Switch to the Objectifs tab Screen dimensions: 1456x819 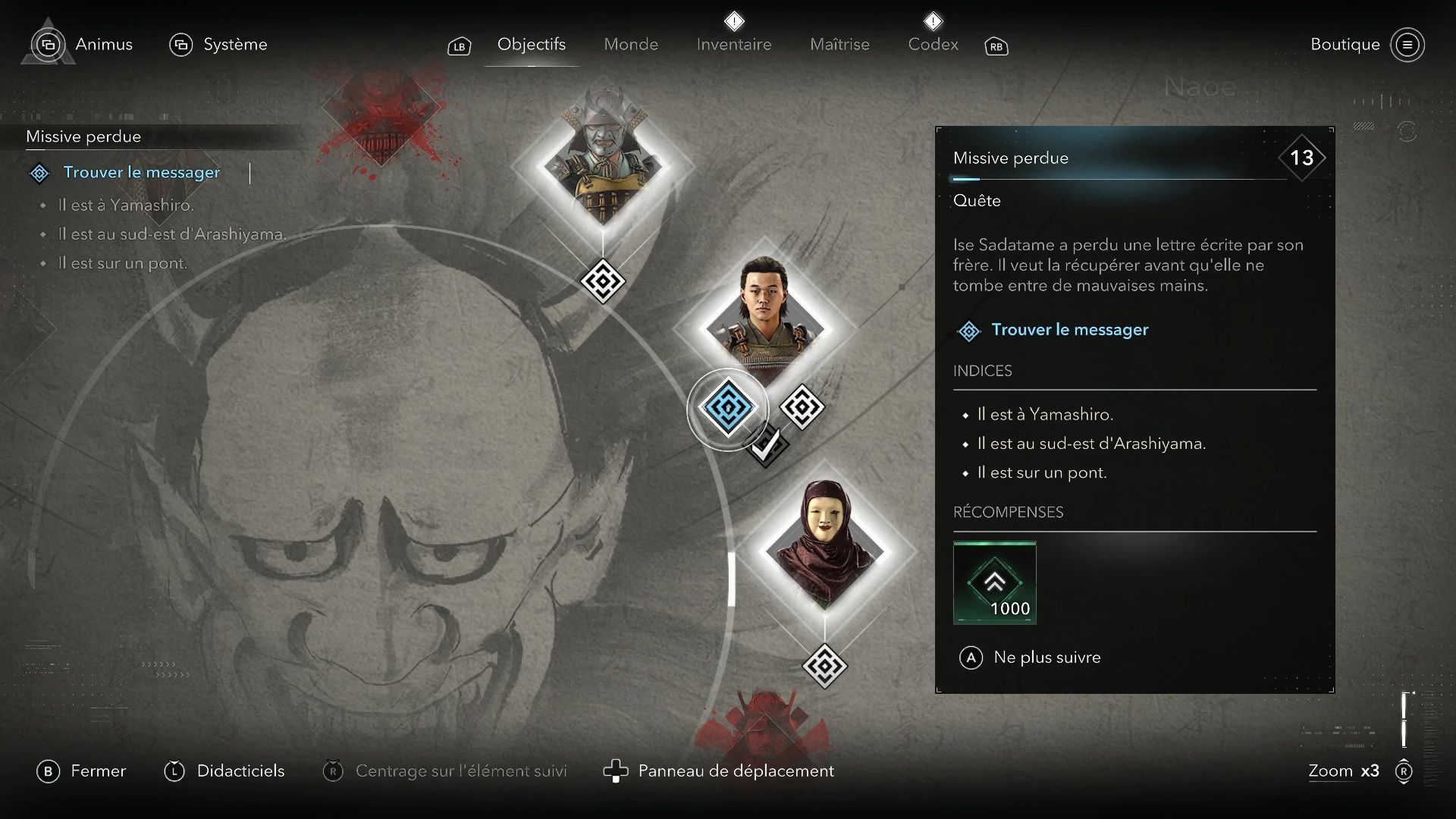(x=531, y=45)
